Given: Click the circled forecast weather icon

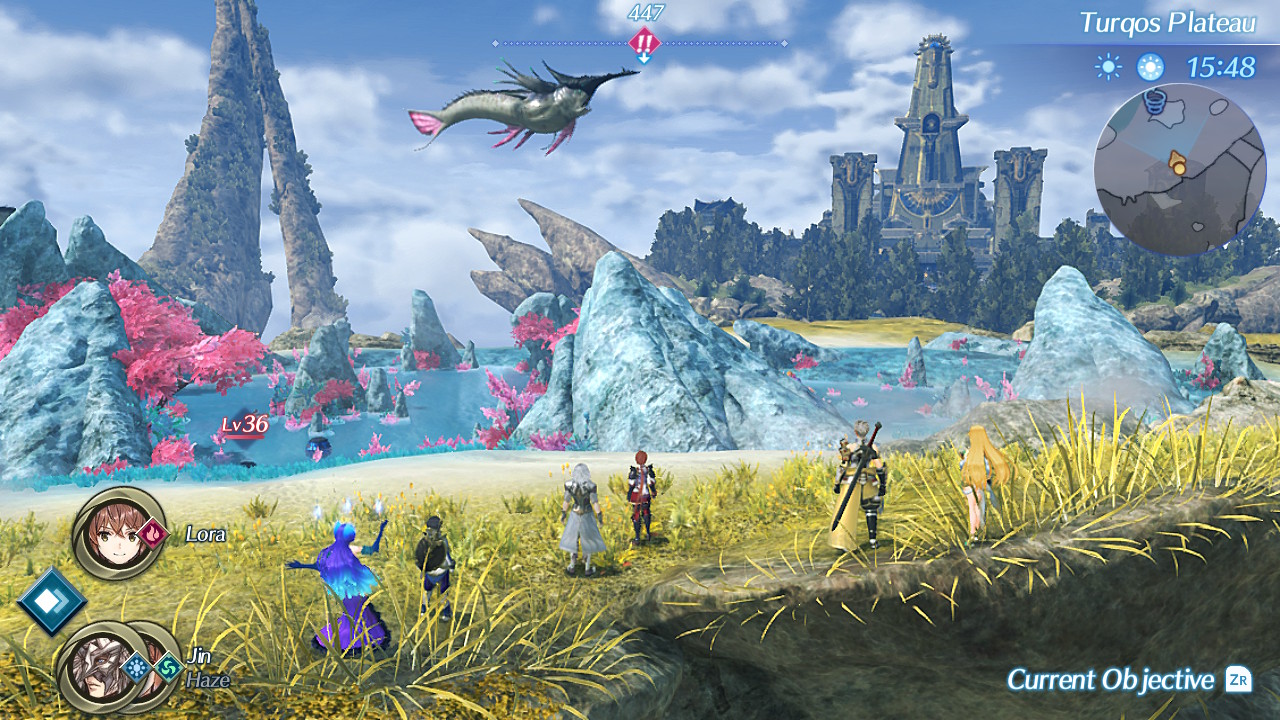Looking at the screenshot, I should [1150, 66].
